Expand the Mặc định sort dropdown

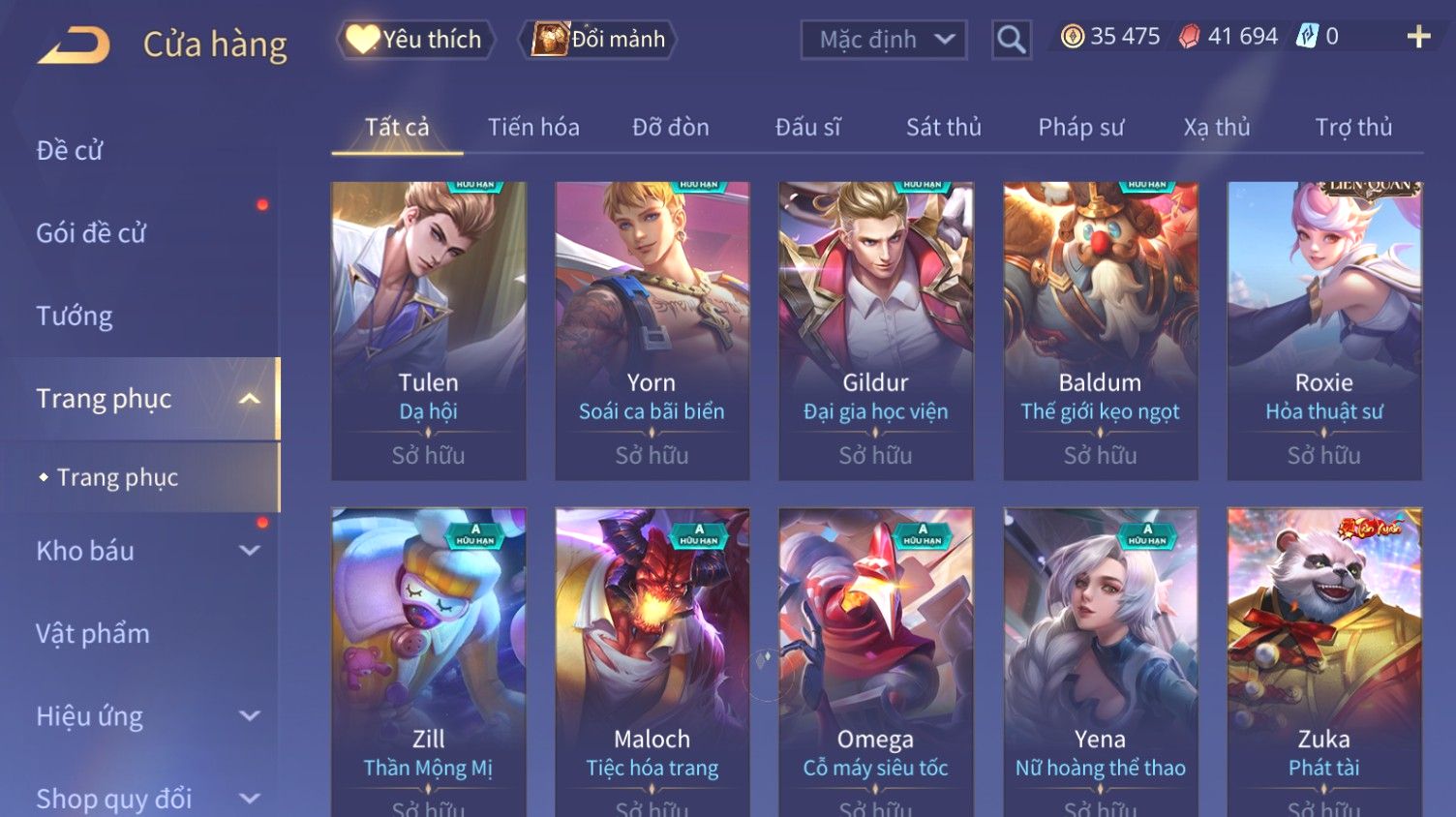883,40
